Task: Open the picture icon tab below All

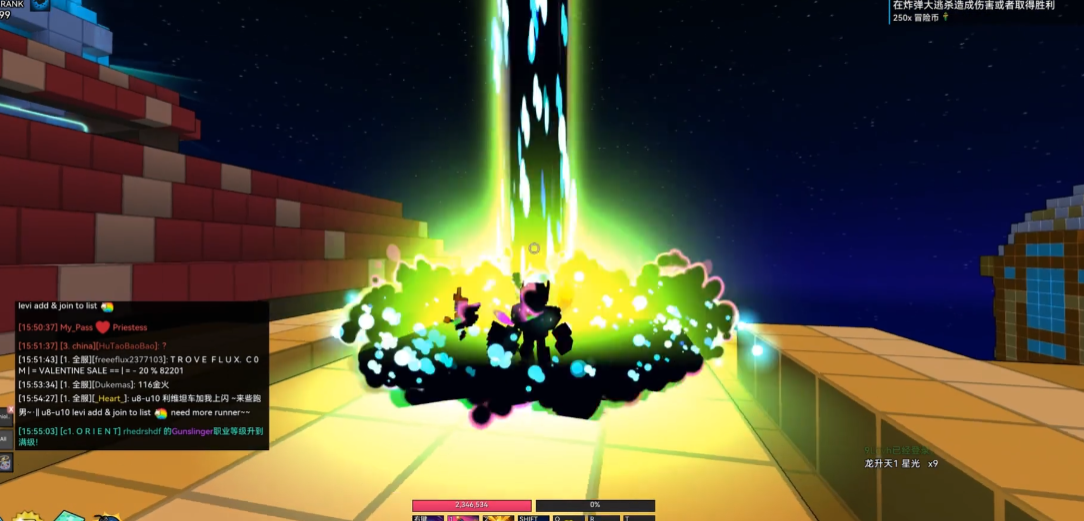Action: [x=6, y=463]
